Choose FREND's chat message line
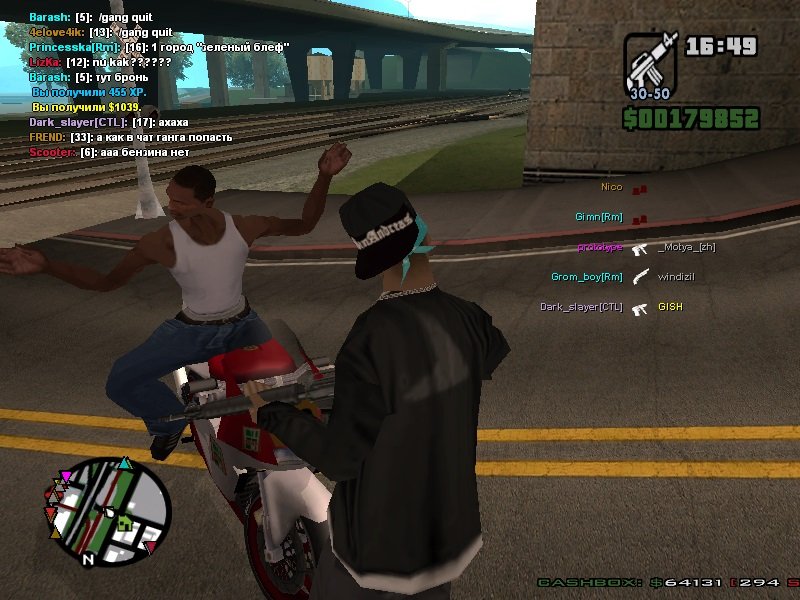 tap(130, 137)
